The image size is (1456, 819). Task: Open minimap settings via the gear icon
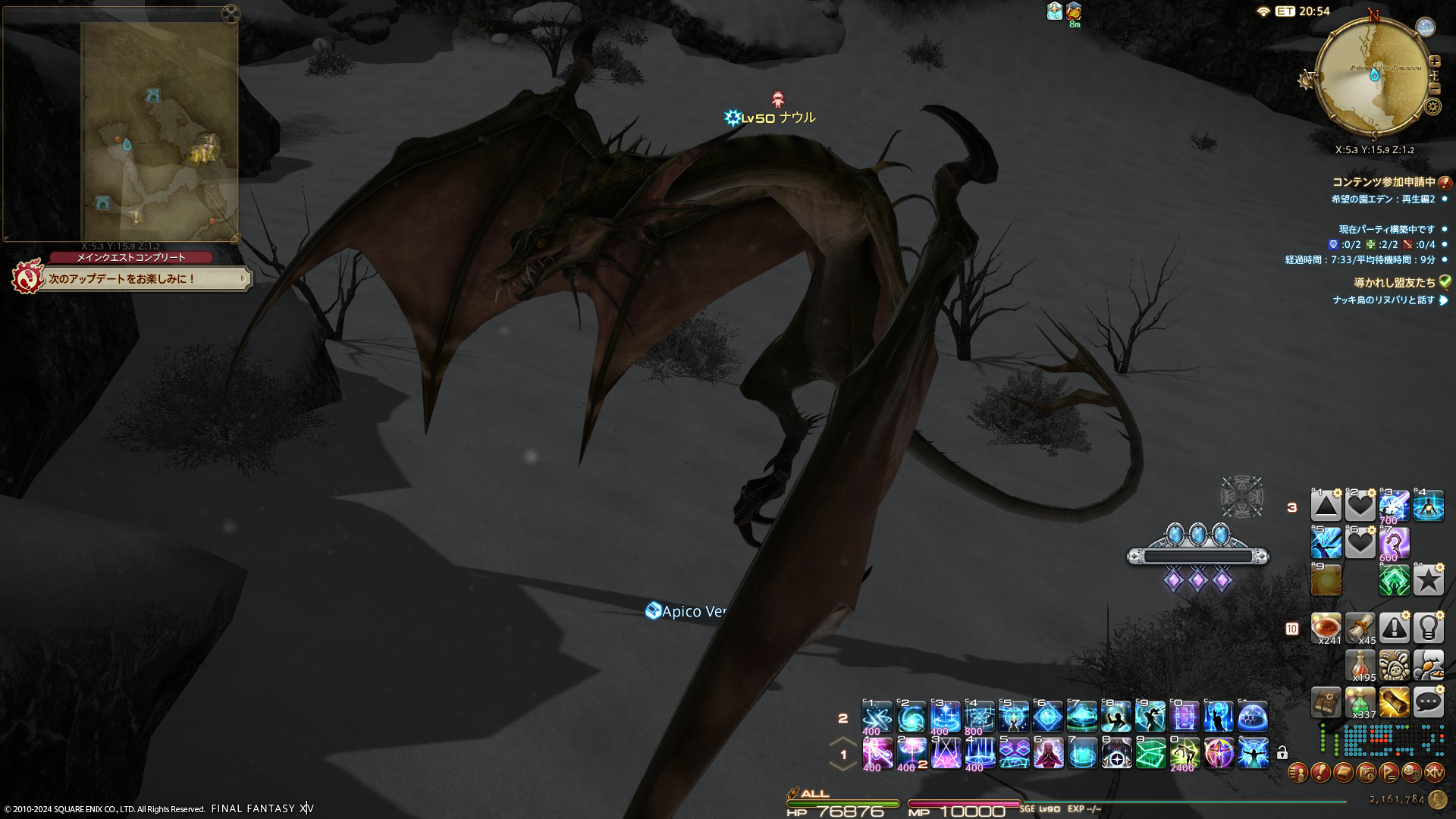point(1432,106)
